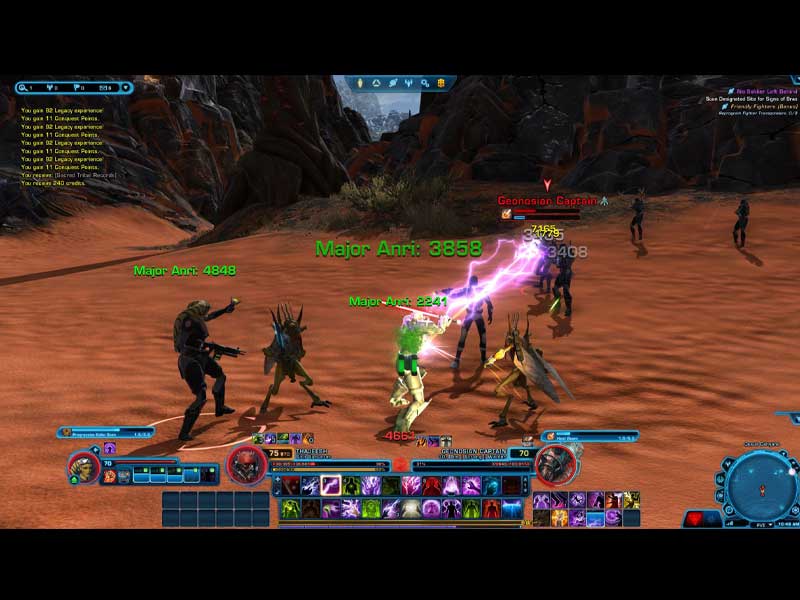Click the red icon left of minimap

696,518
